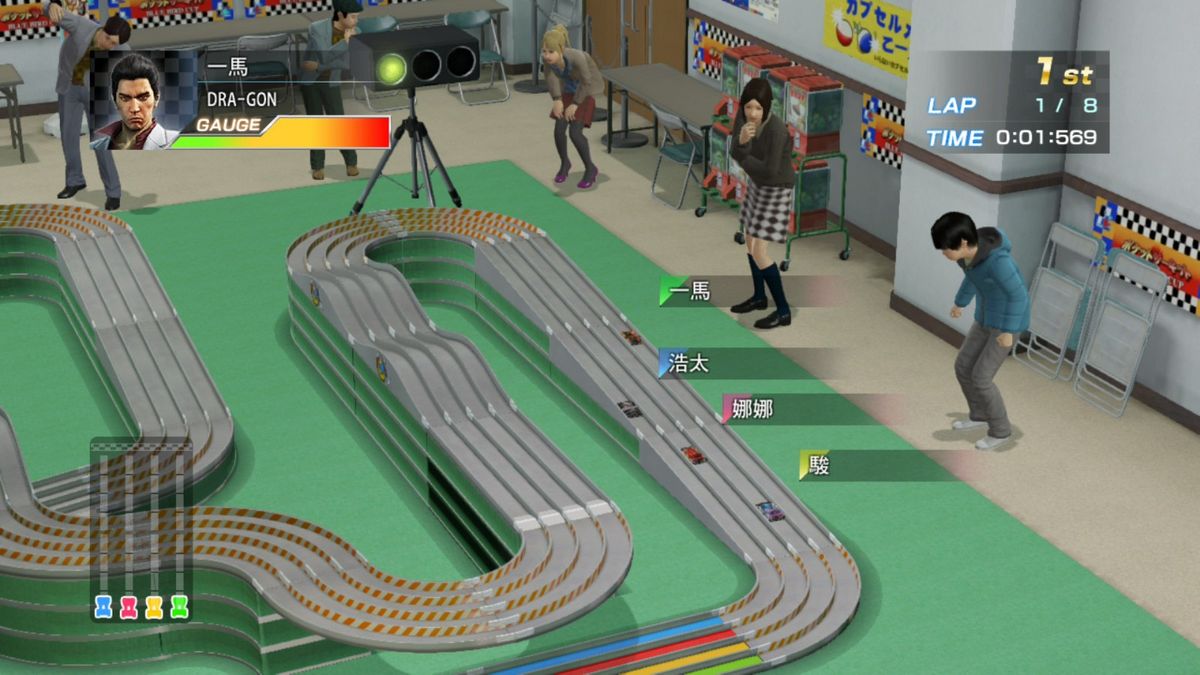Select the blue 浩太 racer name tag
This screenshot has width=1200, height=675.
click(690, 363)
